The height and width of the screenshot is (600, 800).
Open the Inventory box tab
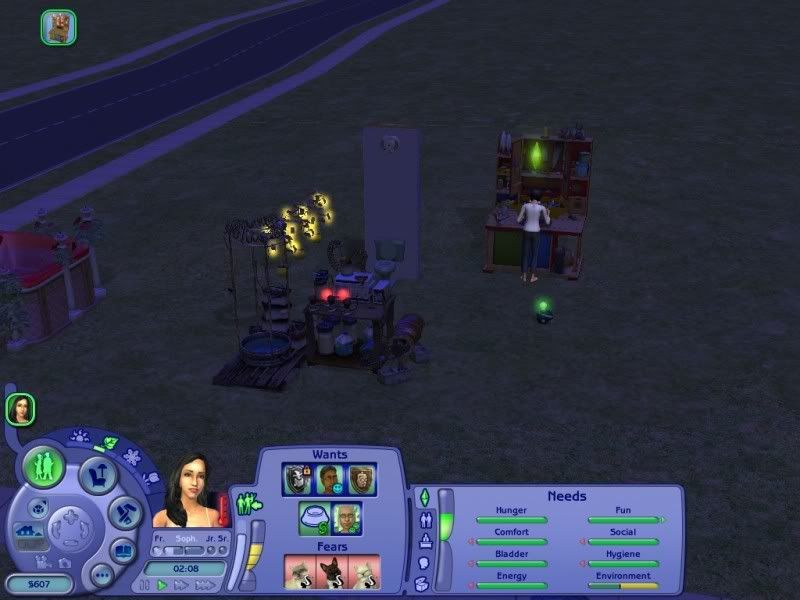[423, 584]
